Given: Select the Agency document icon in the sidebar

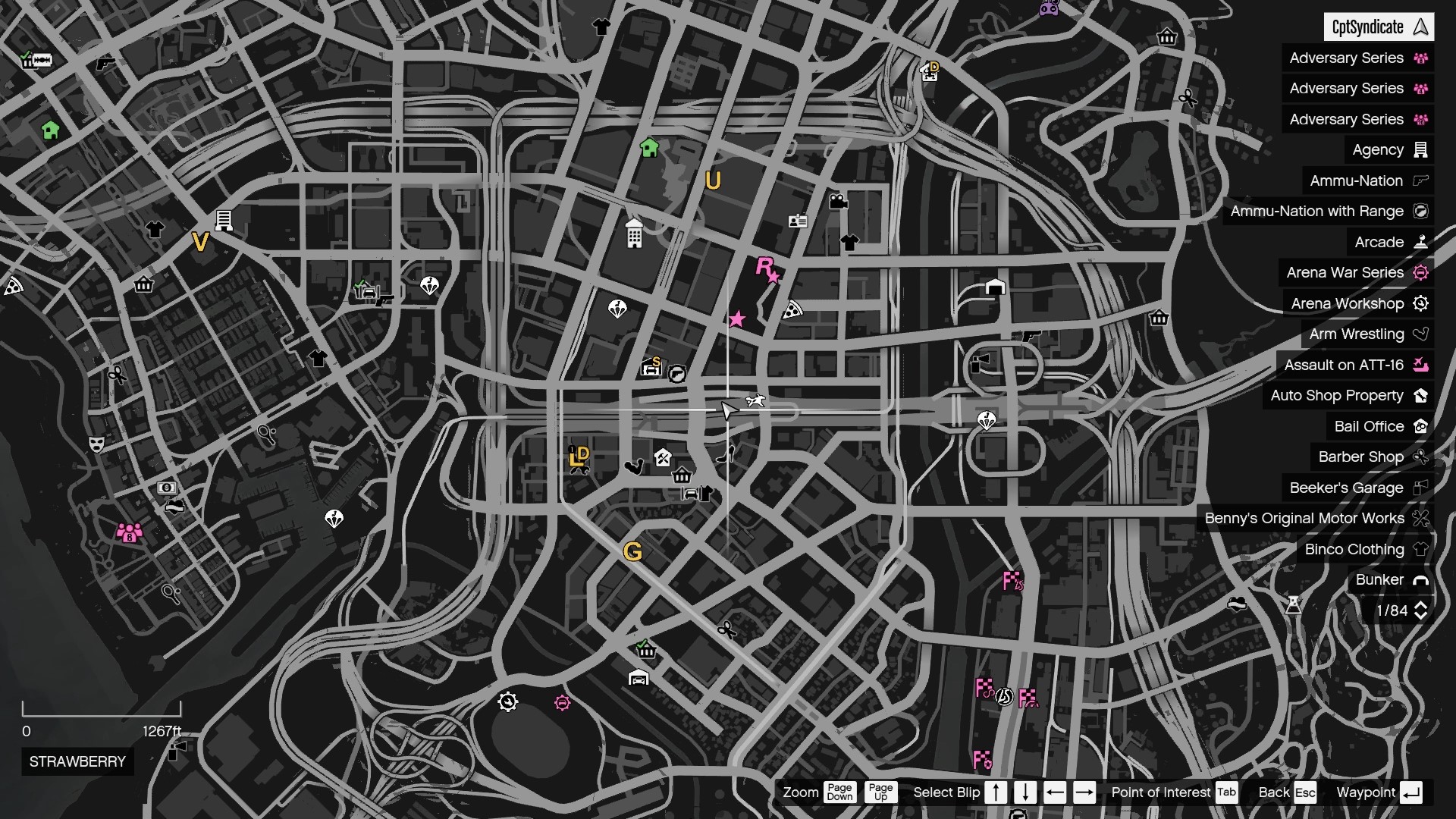Looking at the screenshot, I should pyautogui.click(x=1419, y=149).
